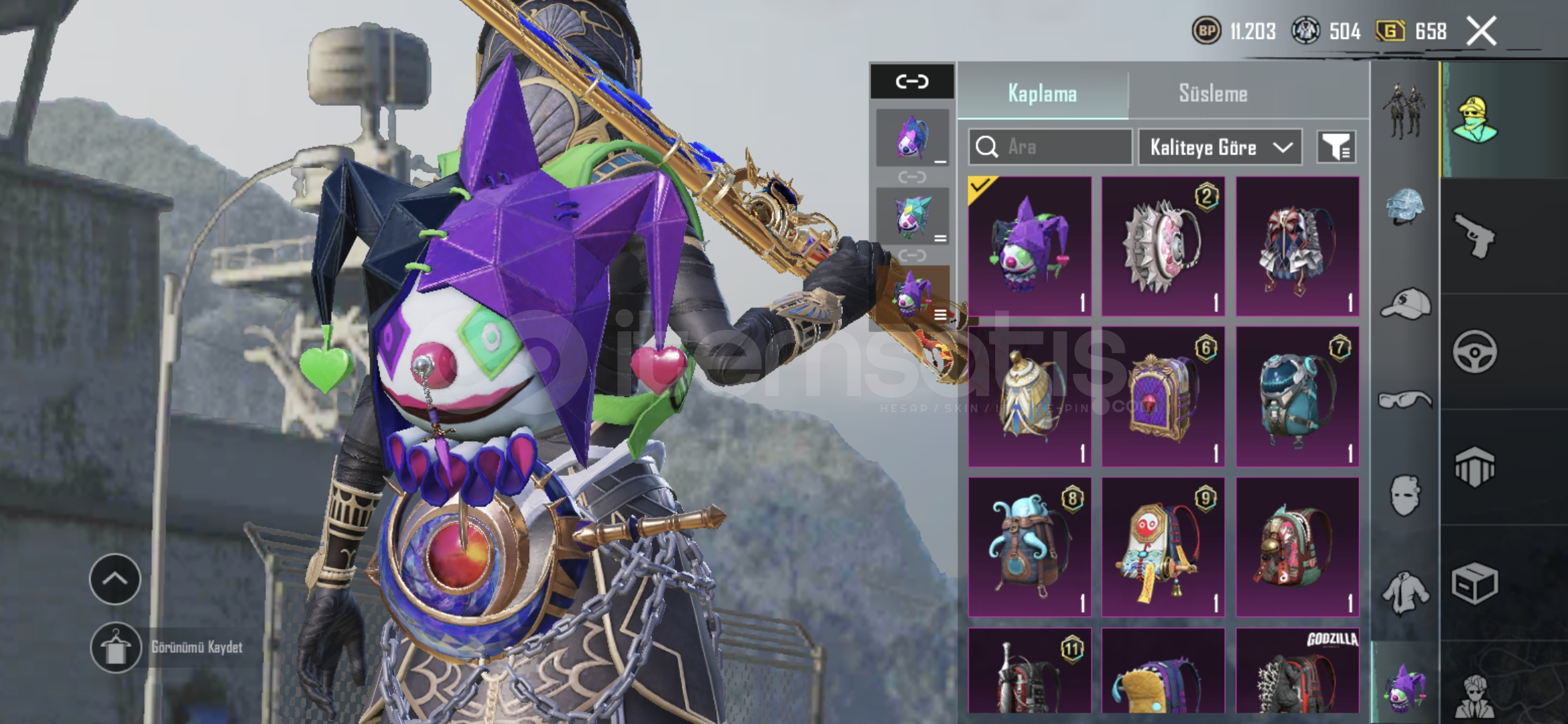The width and height of the screenshot is (1568, 724).
Task: Open the pistol weapons category
Action: 1474,236
